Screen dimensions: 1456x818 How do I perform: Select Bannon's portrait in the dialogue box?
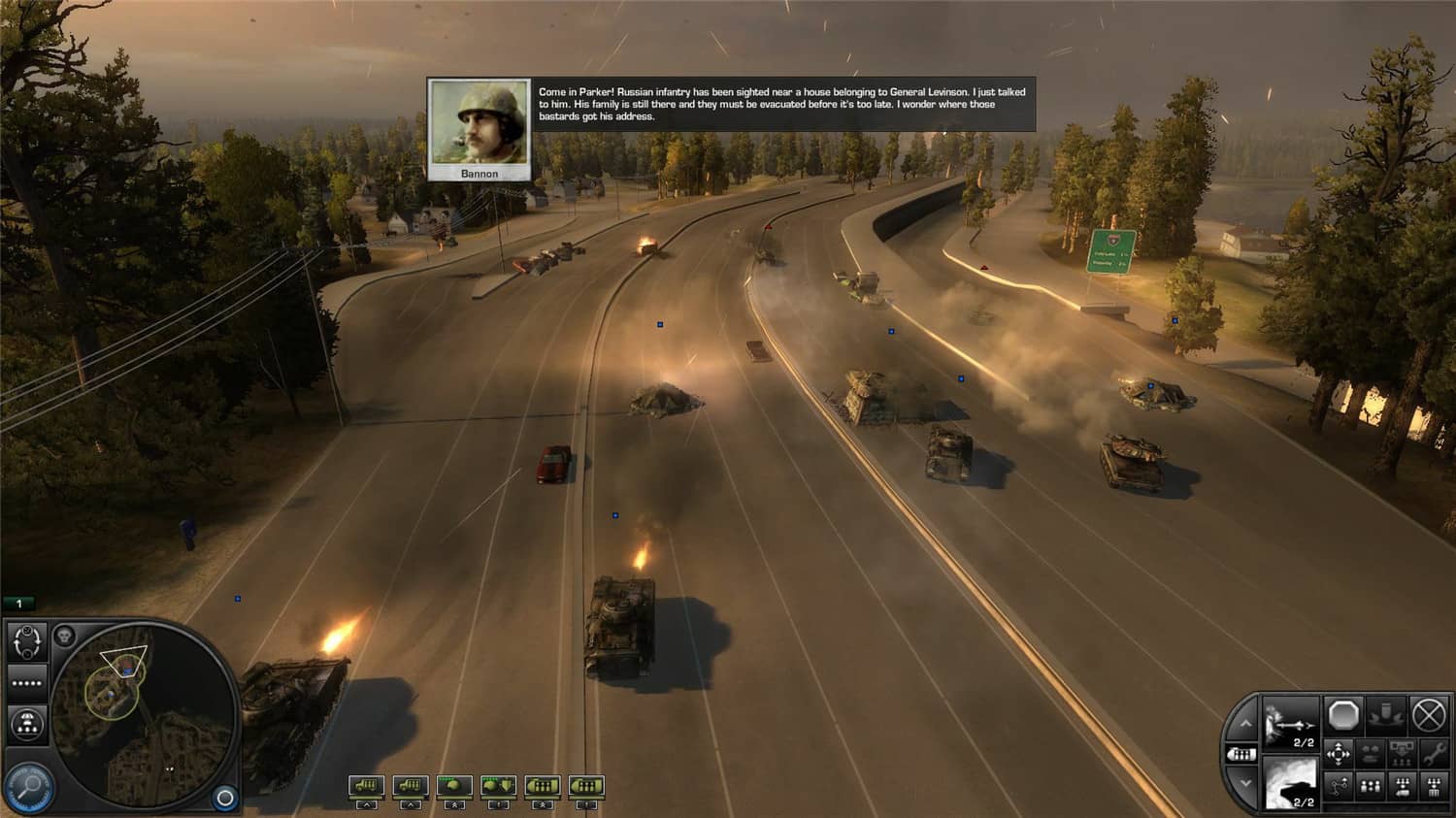point(478,124)
